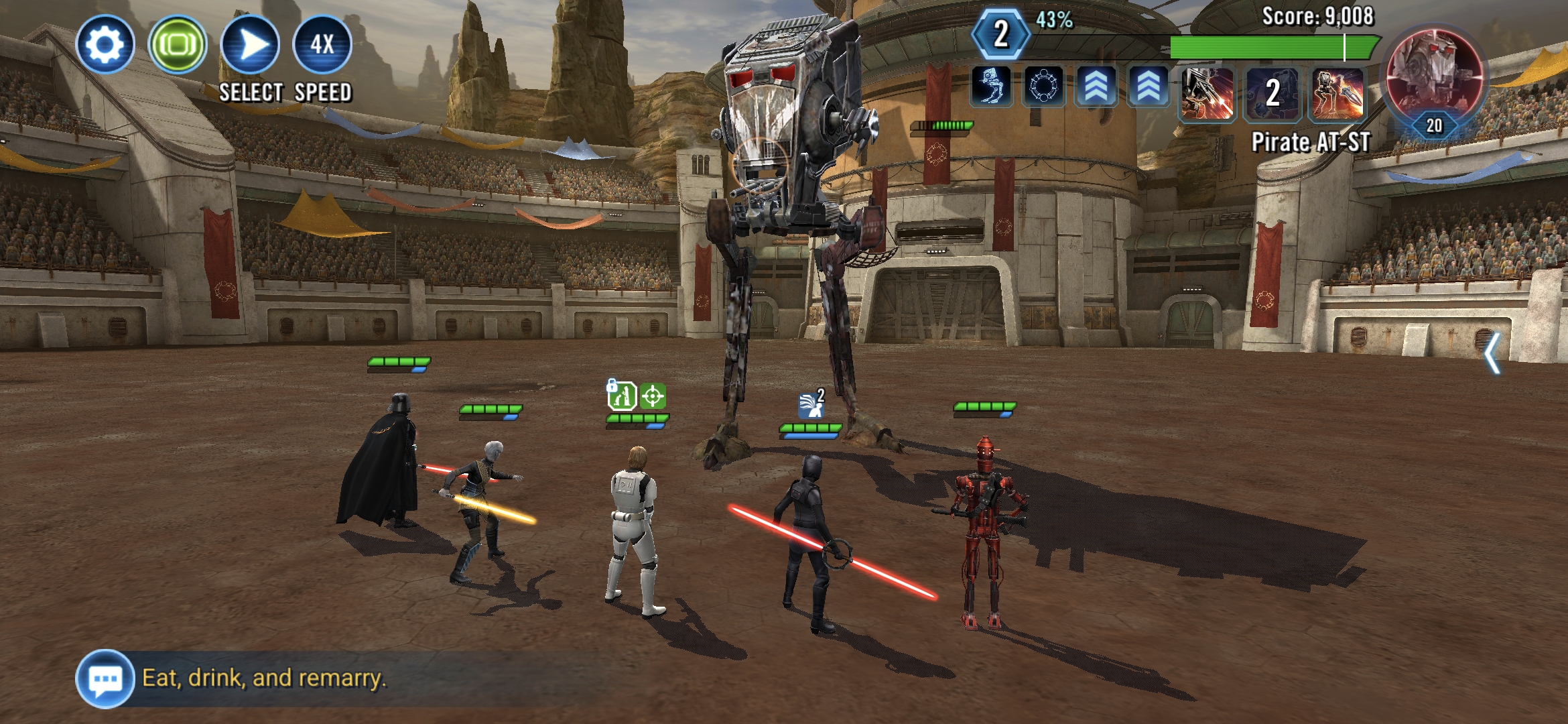The height and width of the screenshot is (724, 1568).
Task: Inspect the green taunt buff icon
Action: [621, 396]
